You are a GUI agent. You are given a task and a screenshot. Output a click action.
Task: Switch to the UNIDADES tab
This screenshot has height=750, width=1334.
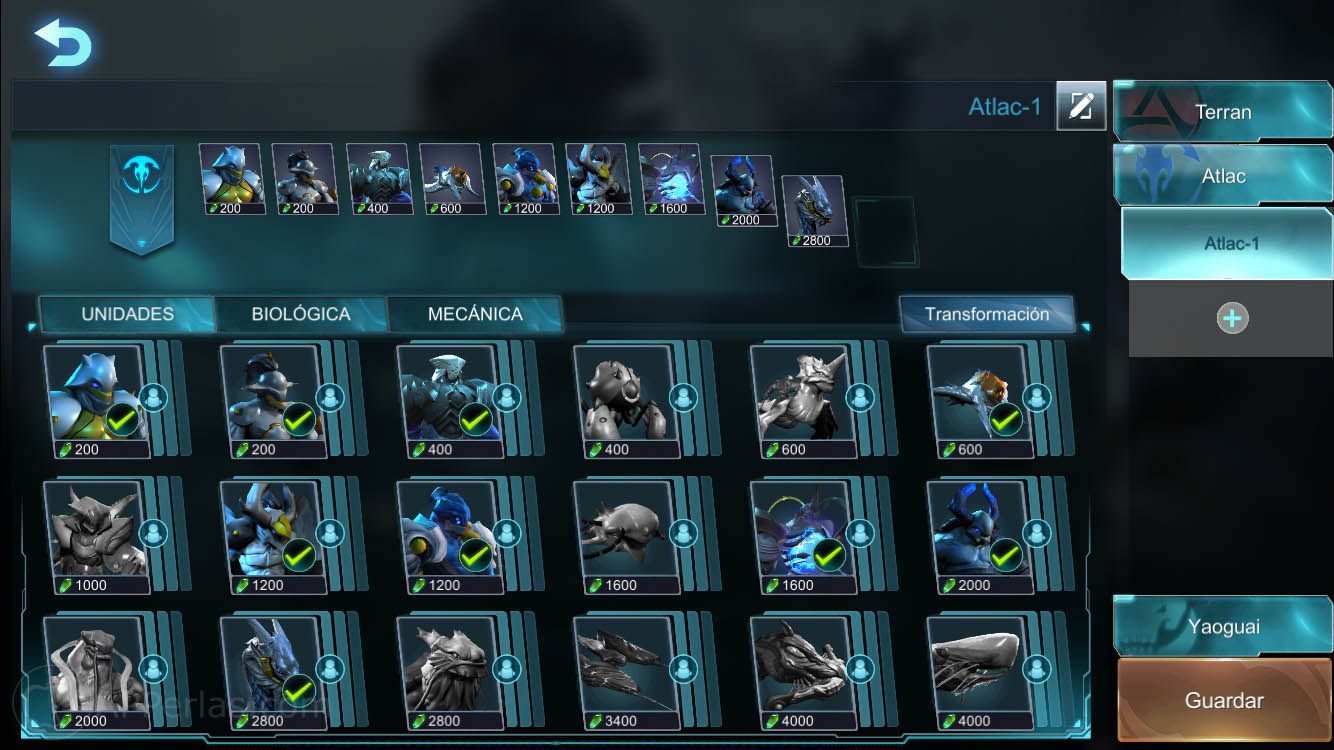pos(127,314)
